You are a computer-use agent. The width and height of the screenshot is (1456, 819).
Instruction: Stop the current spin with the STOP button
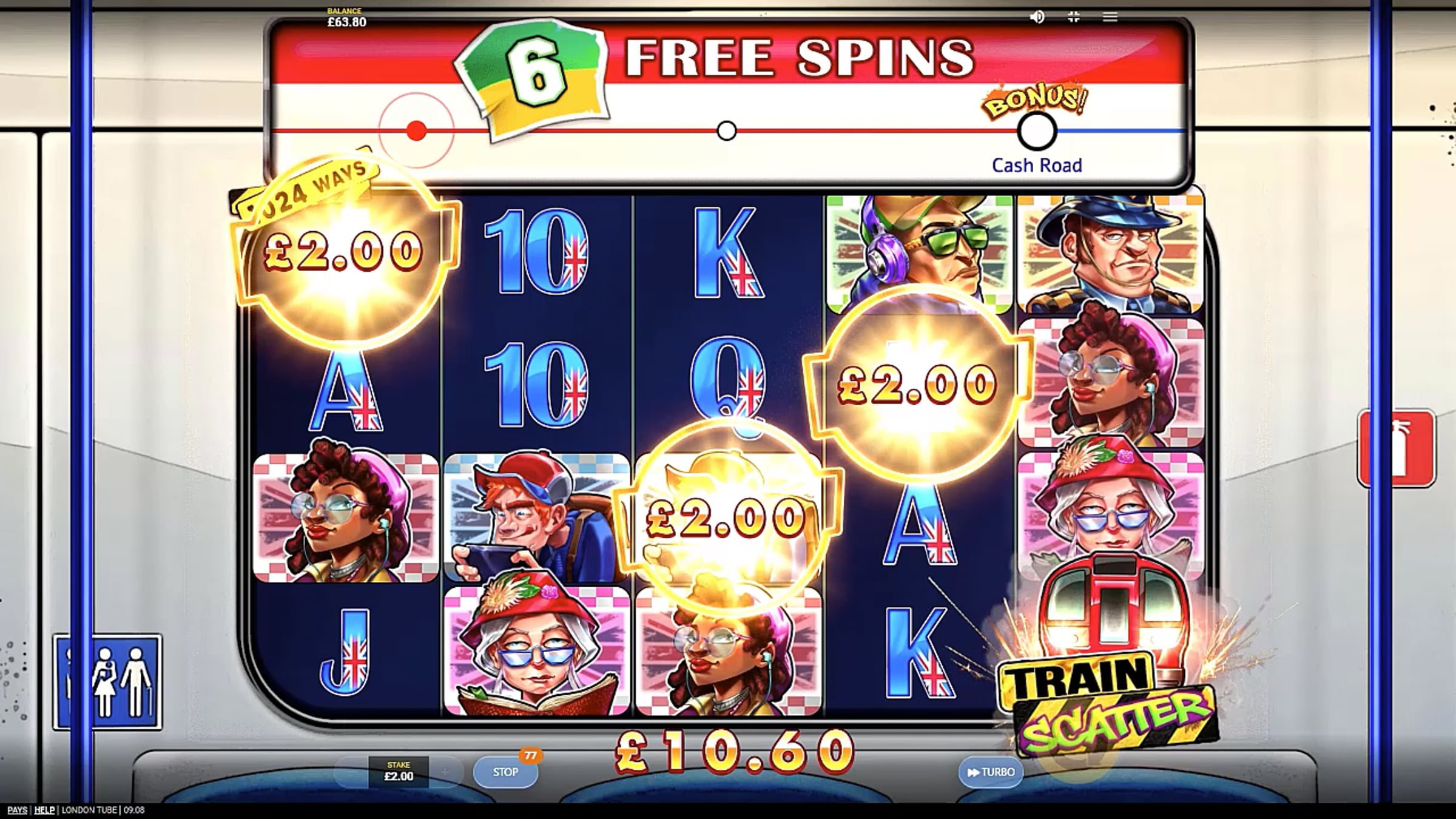pyautogui.click(x=505, y=772)
